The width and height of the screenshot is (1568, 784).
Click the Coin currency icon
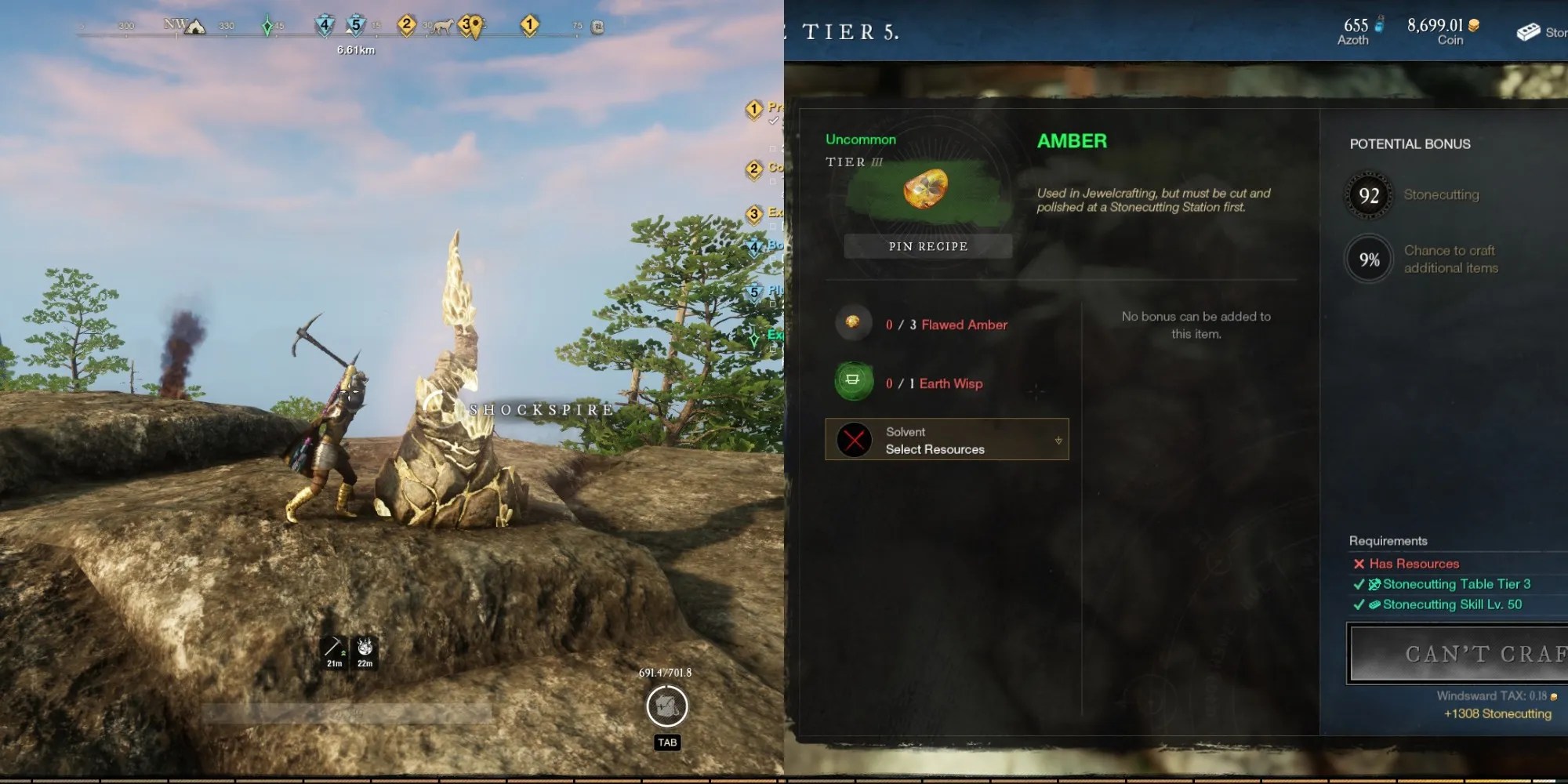click(x=1474, y=24)
